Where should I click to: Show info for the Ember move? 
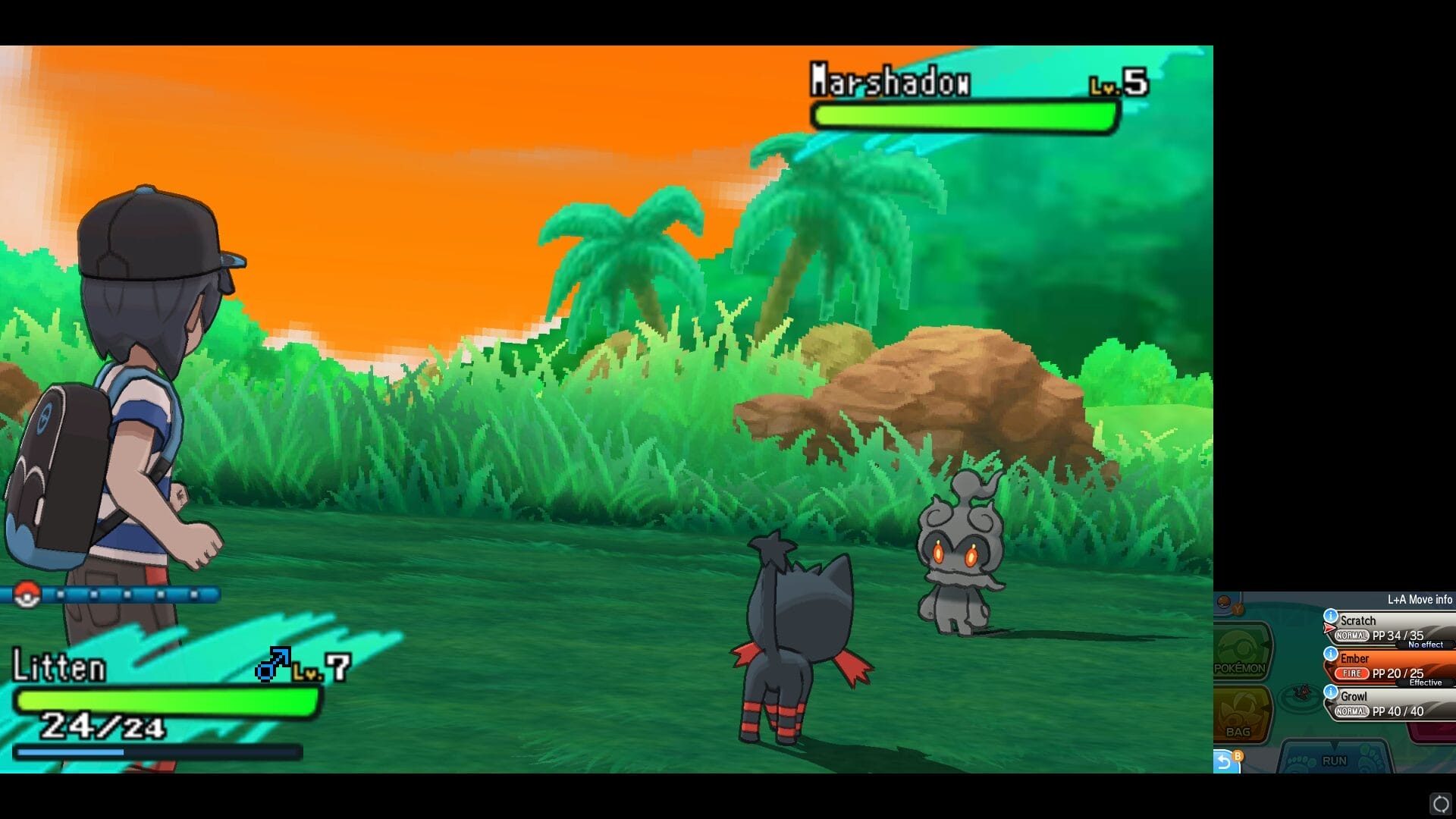point(1331,654)
